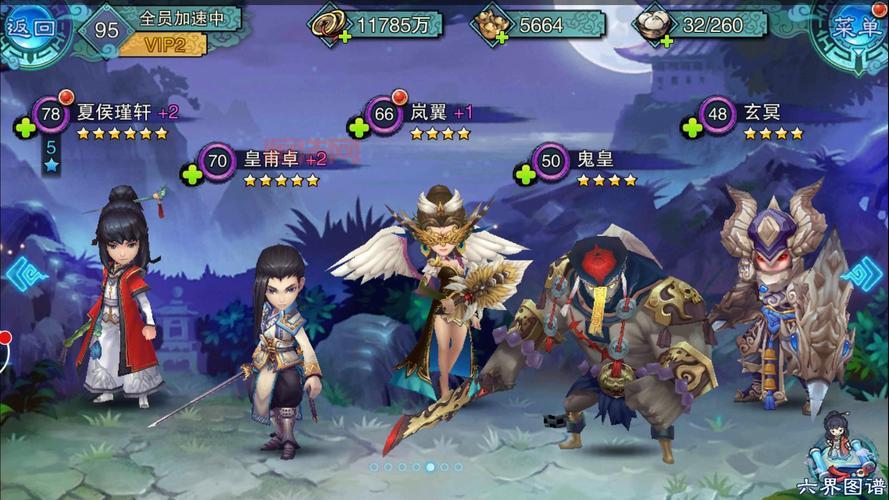Select hero 夏侯瑾轩 level badge
This screenshot has height=500, width=889.
coord(51,113)
